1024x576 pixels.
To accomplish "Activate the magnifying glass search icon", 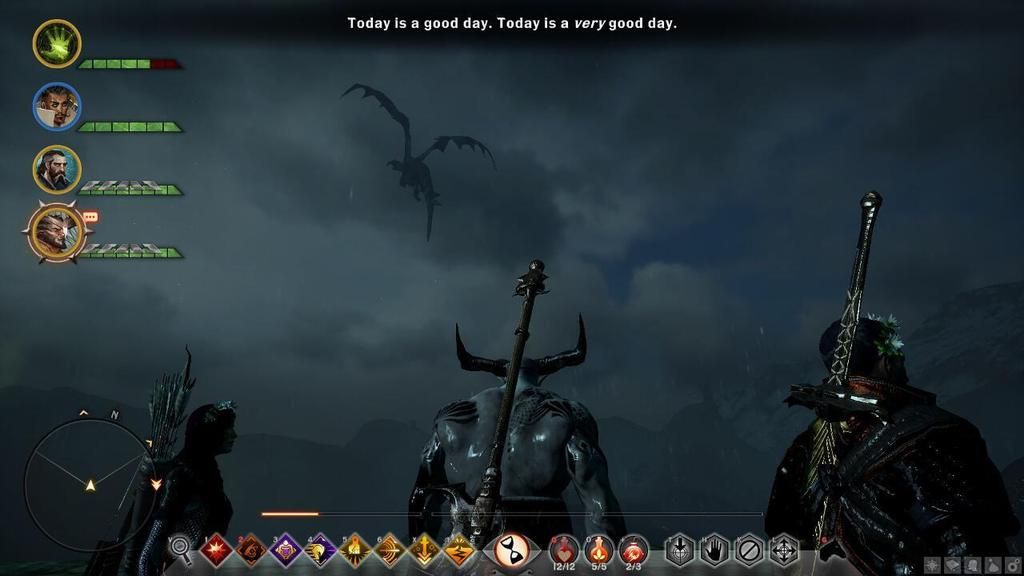I will [x=181, y=548].
